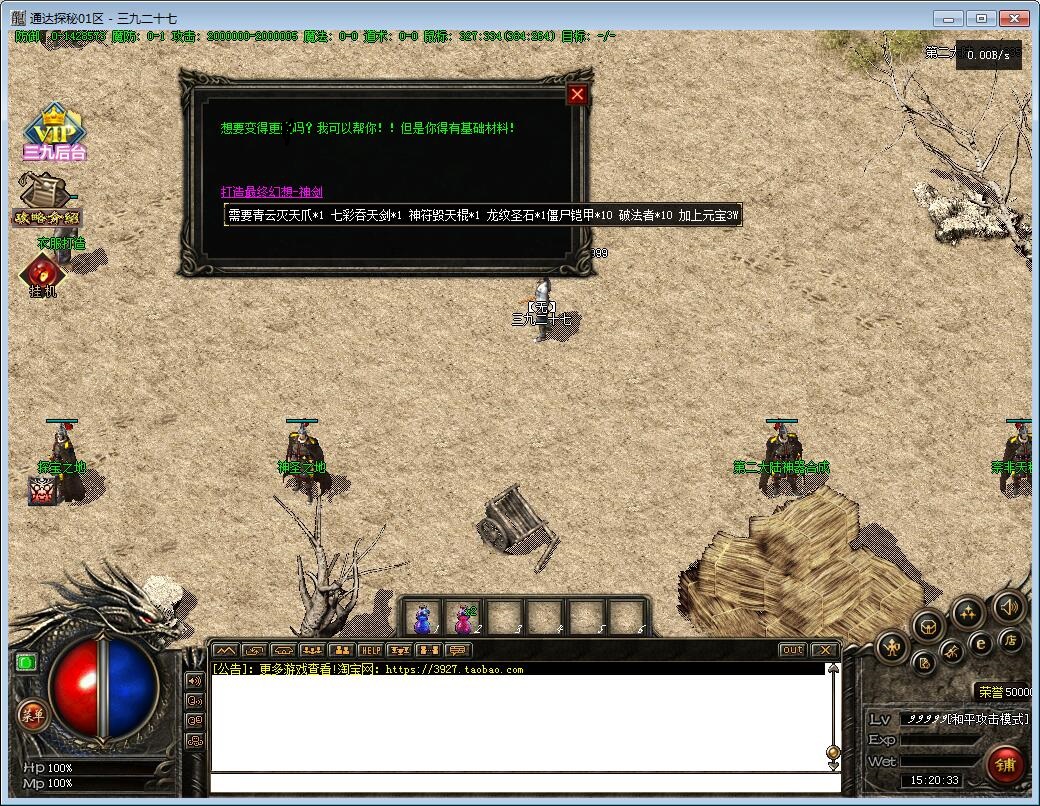This screenshot has height=806, width=1040.
Task: Use the pink potion in slot two
Action: click(x=463, y=619)
